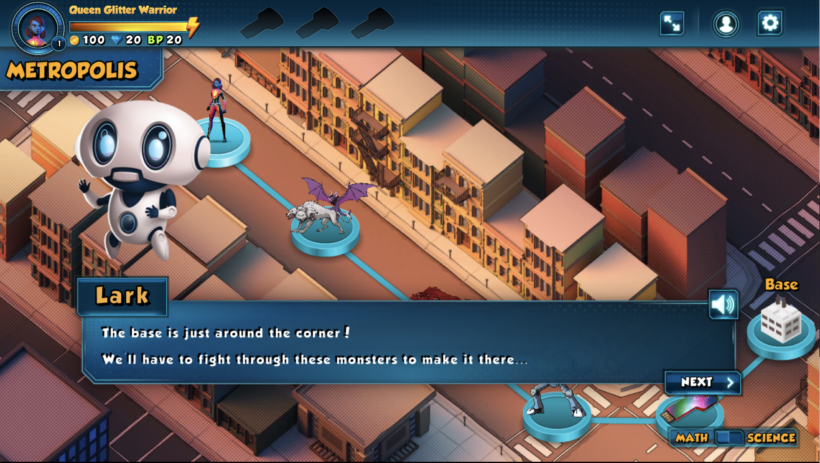Image resolution: width=820 pixels, height=463 pixels.
Task: Toggle fullscreen with the expand arrows icon
Action: tap(672, 23)
